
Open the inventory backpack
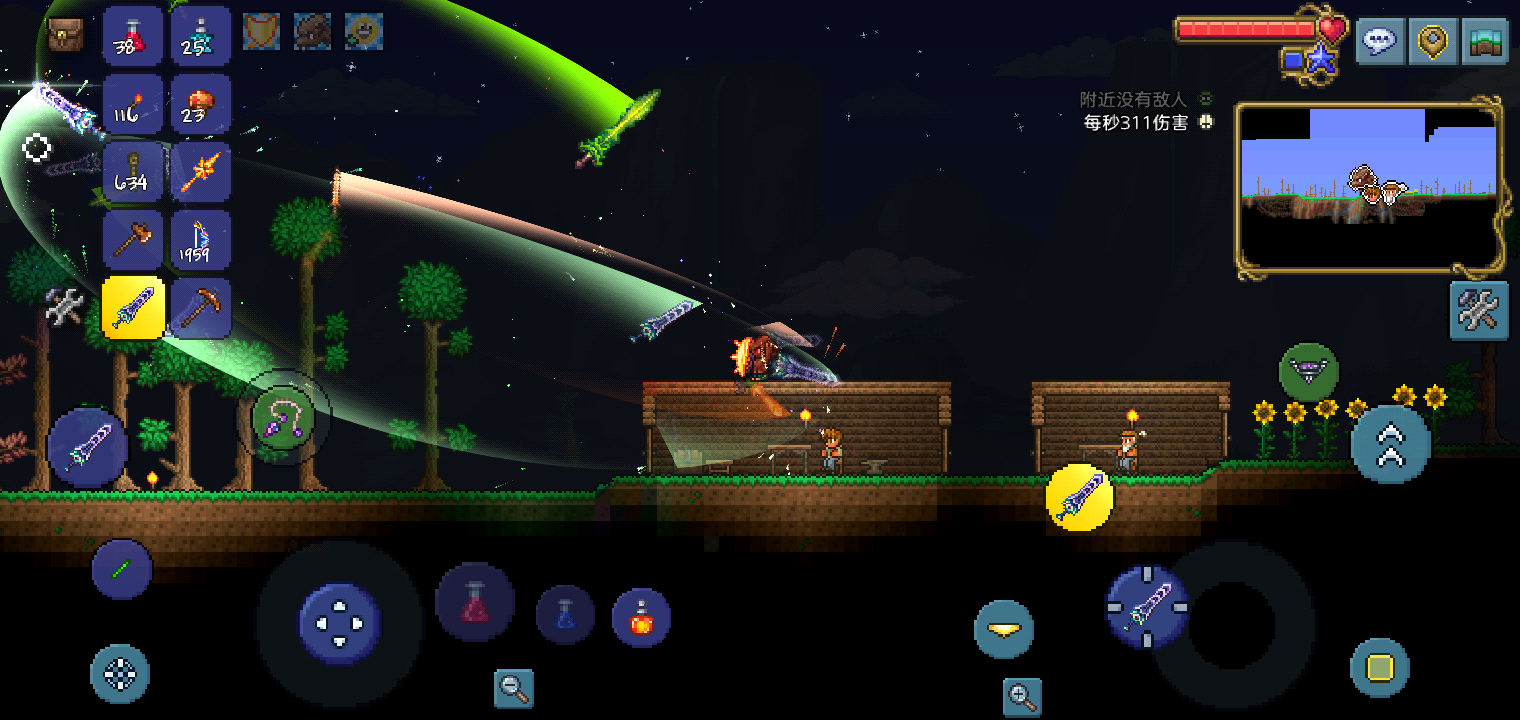[65, 35]
